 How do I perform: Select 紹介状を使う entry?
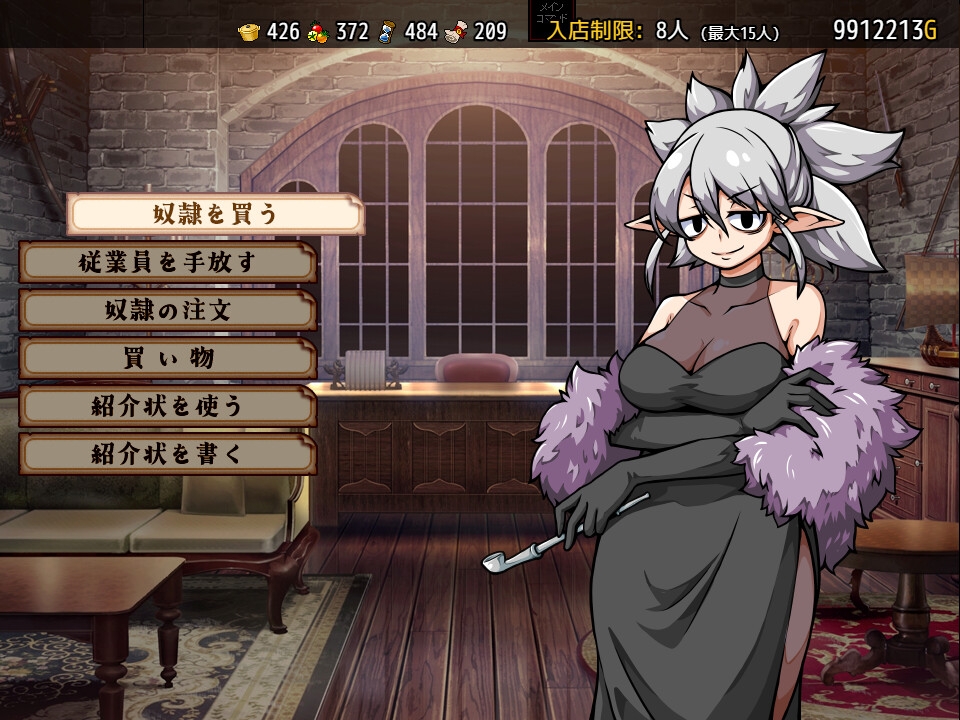click(x=168, y=406)
